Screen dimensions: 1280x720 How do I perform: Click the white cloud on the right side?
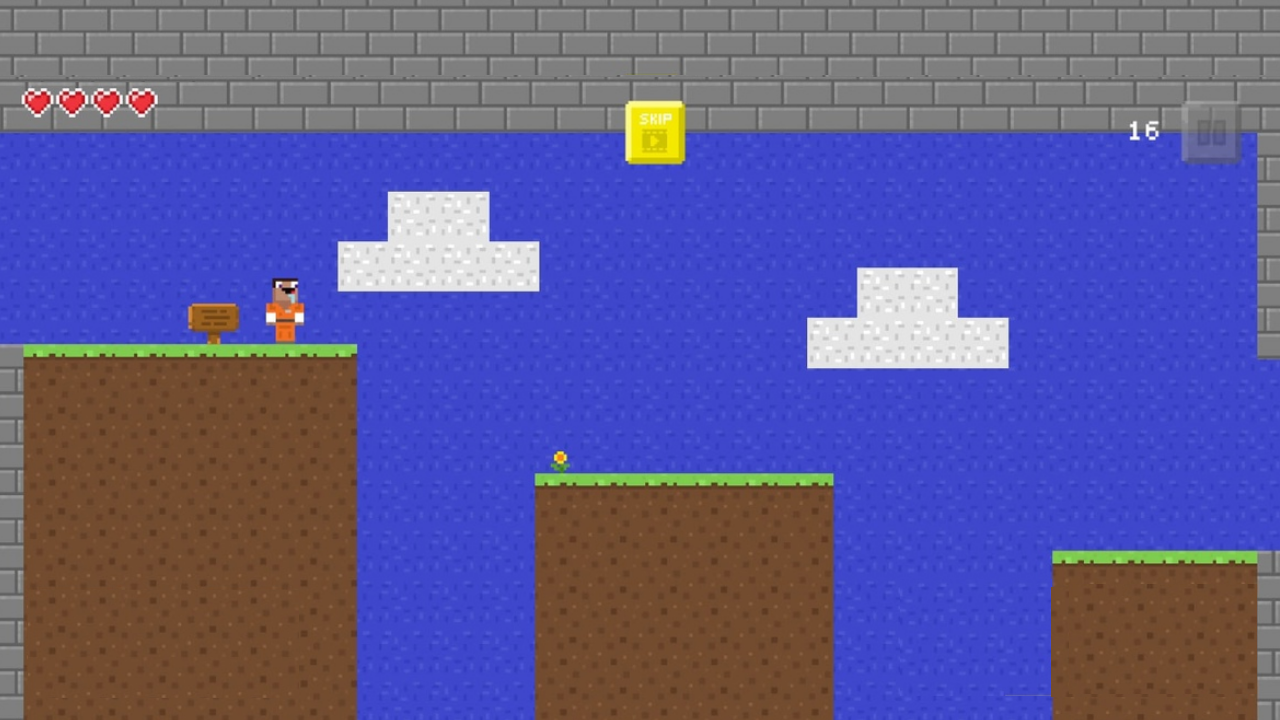tap(906, 318)
